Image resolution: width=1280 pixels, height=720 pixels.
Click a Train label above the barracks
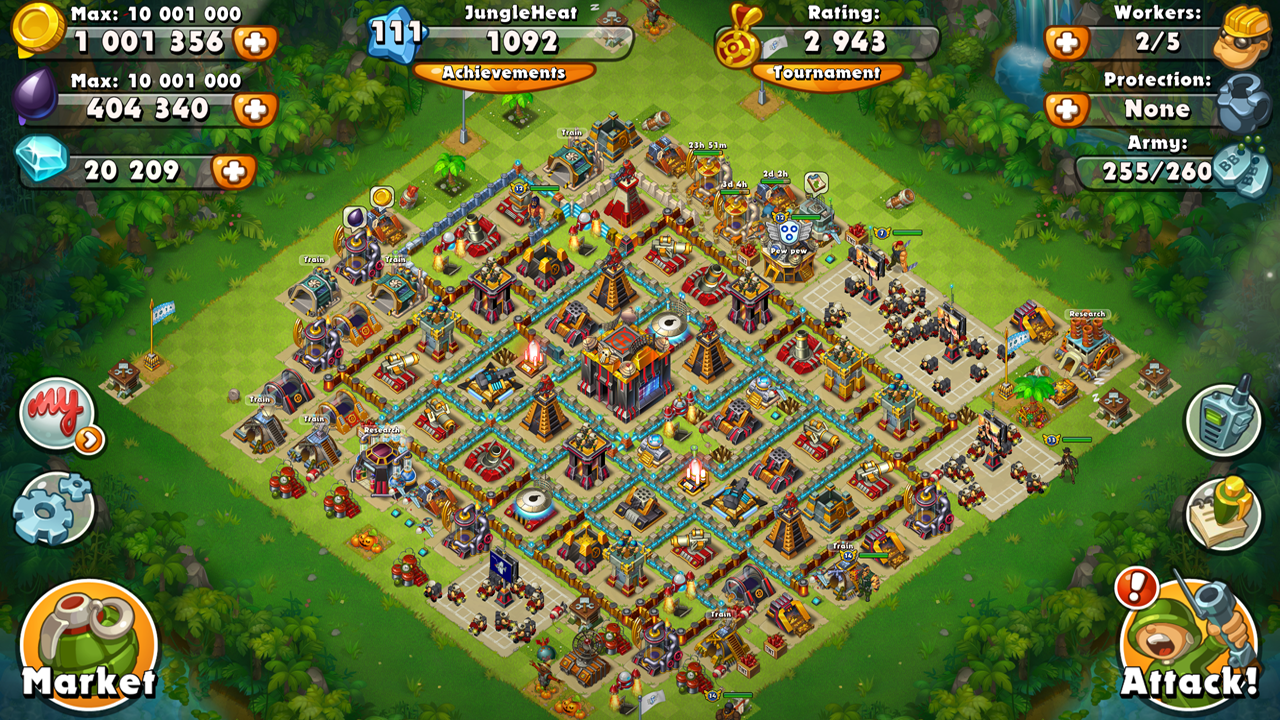[570, 131]
